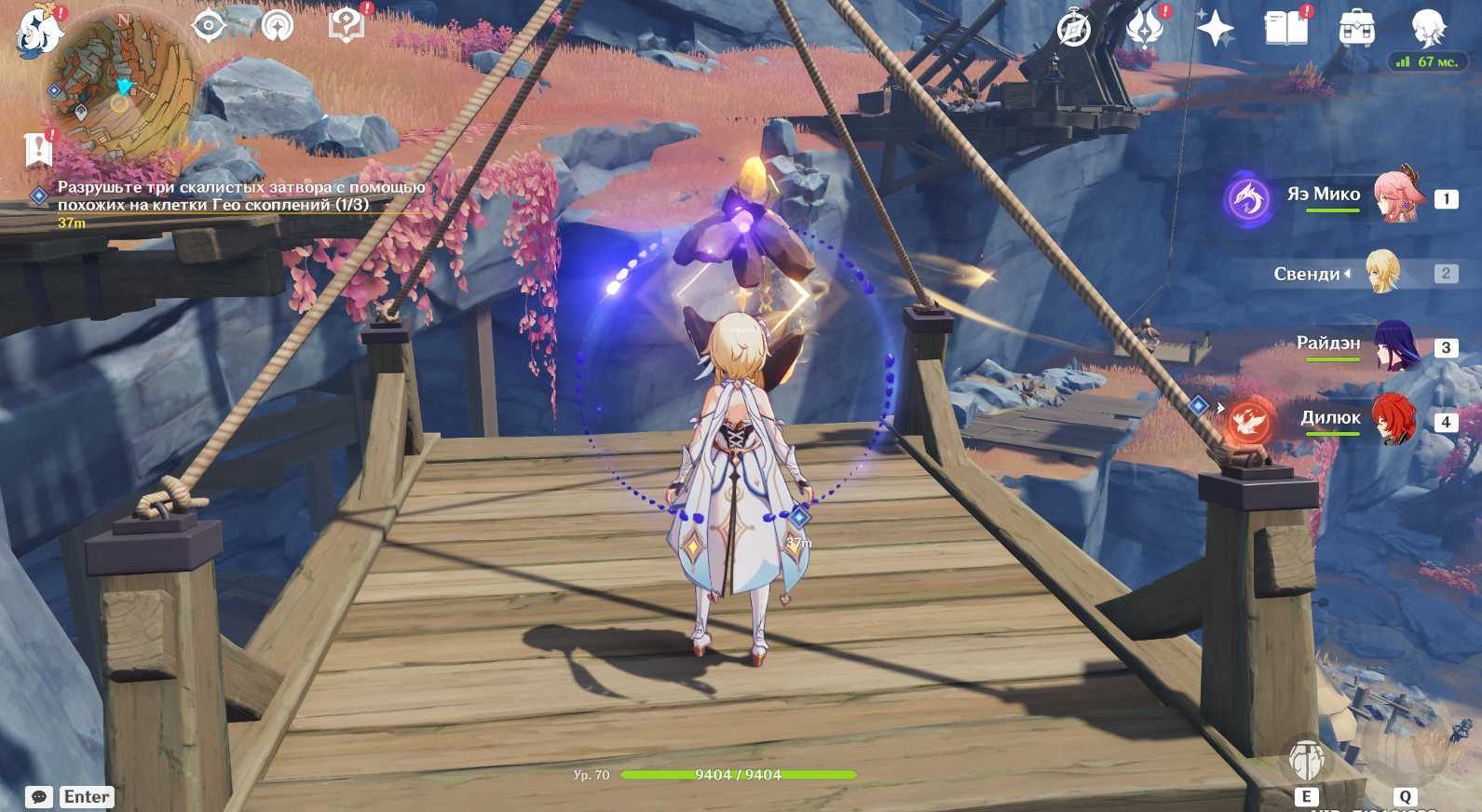Open the Wish four-pointed star icon
The image size is (1482, 812).
point(1215,29)
